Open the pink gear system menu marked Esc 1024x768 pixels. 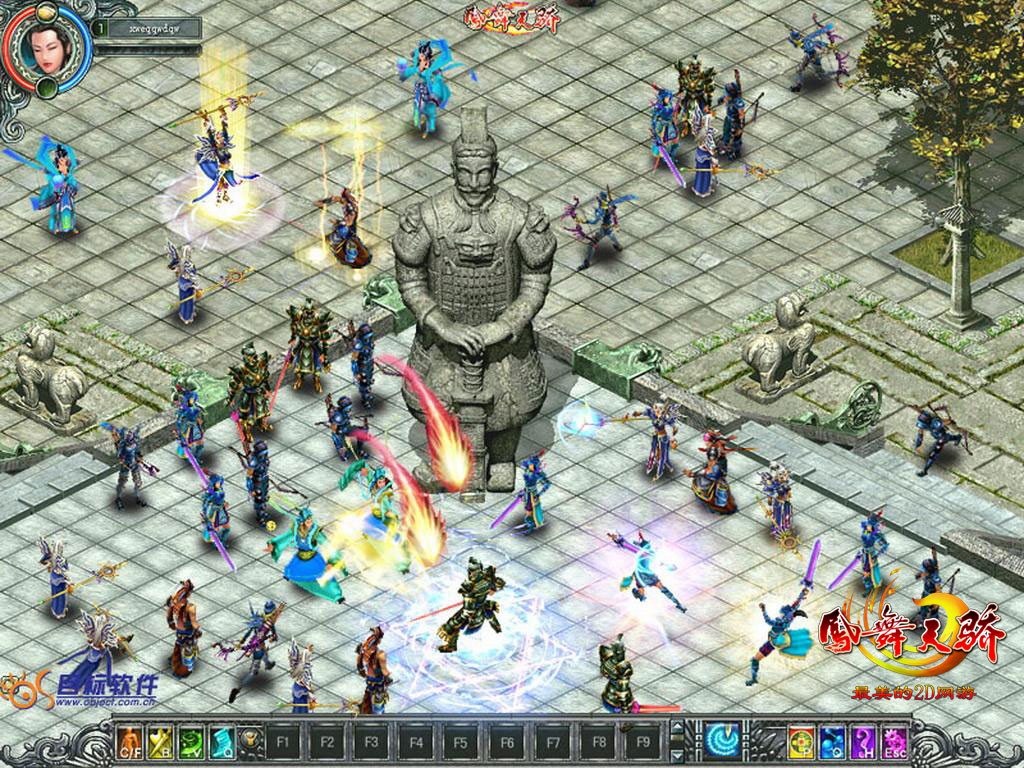pyautogui.click(x=894, y=741)
